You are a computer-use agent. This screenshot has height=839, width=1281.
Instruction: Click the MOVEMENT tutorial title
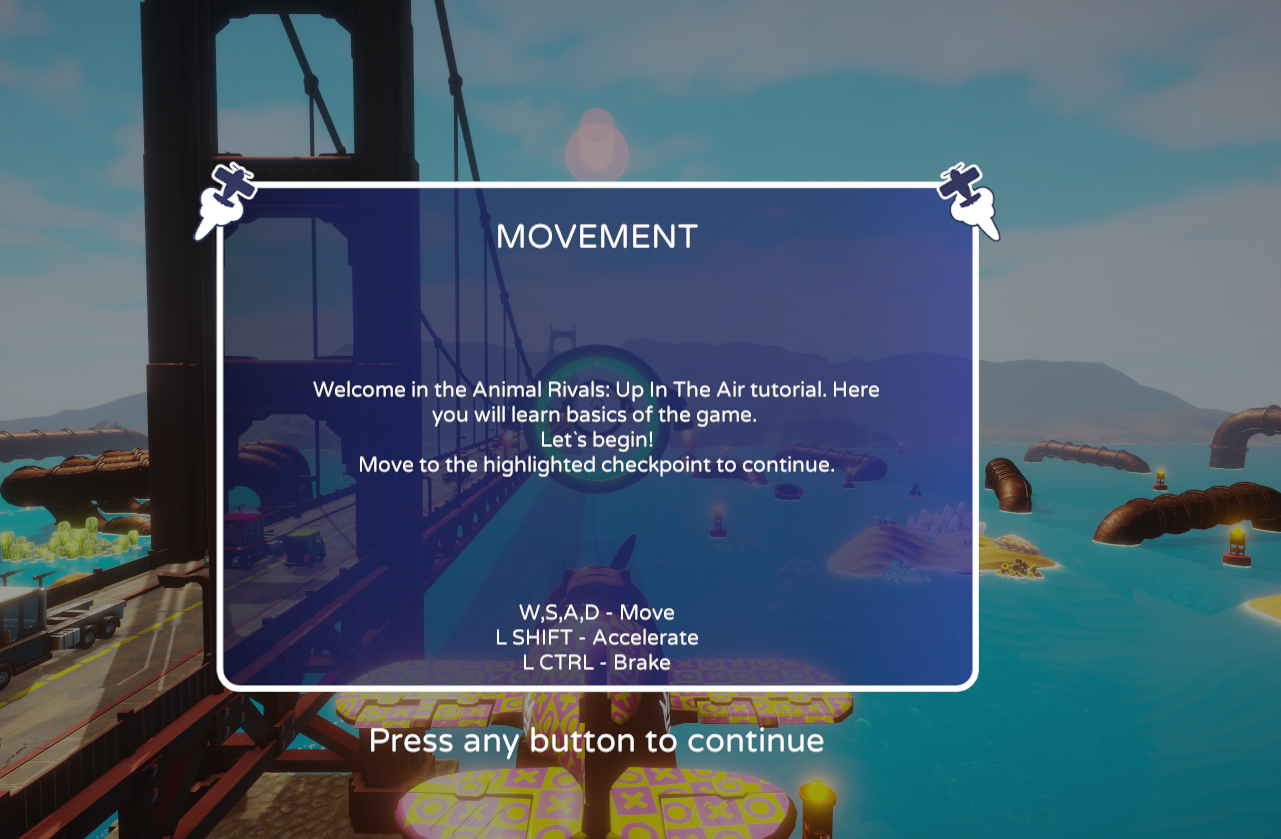(597, 237)
